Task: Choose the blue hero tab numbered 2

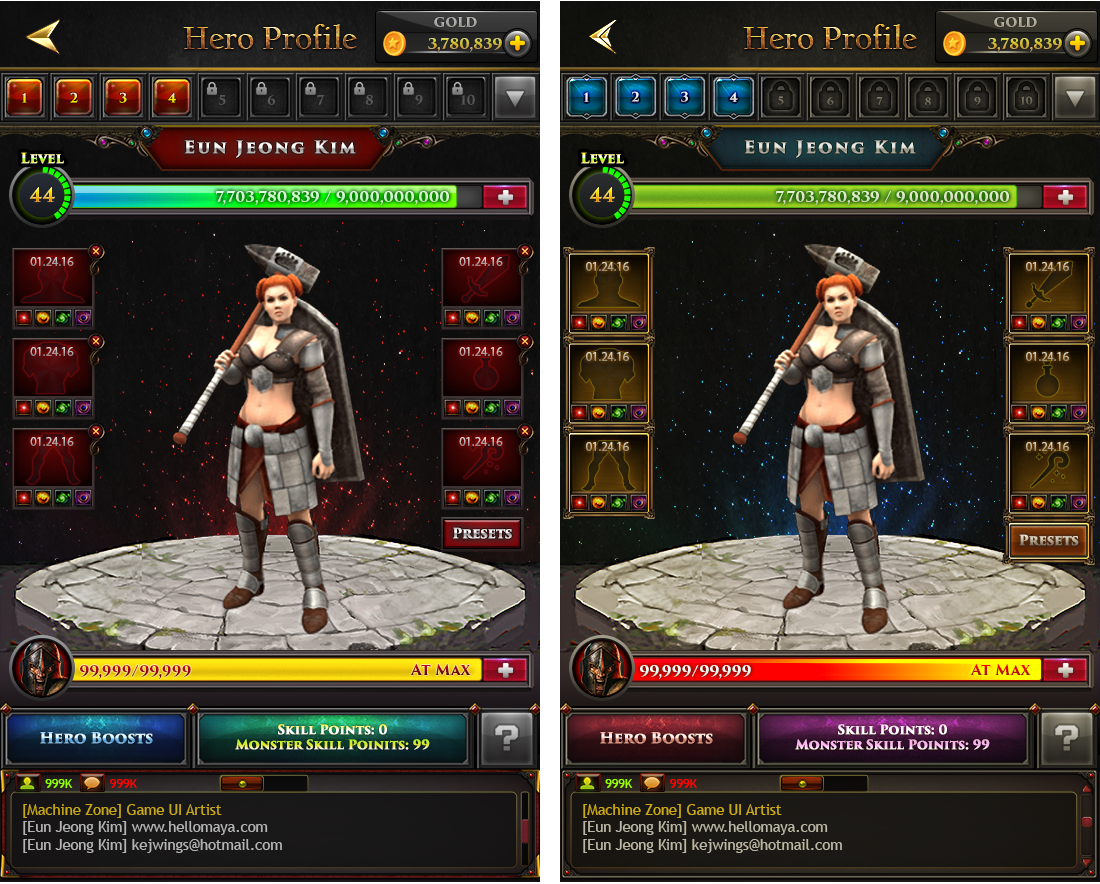Action: coord(635,98)
